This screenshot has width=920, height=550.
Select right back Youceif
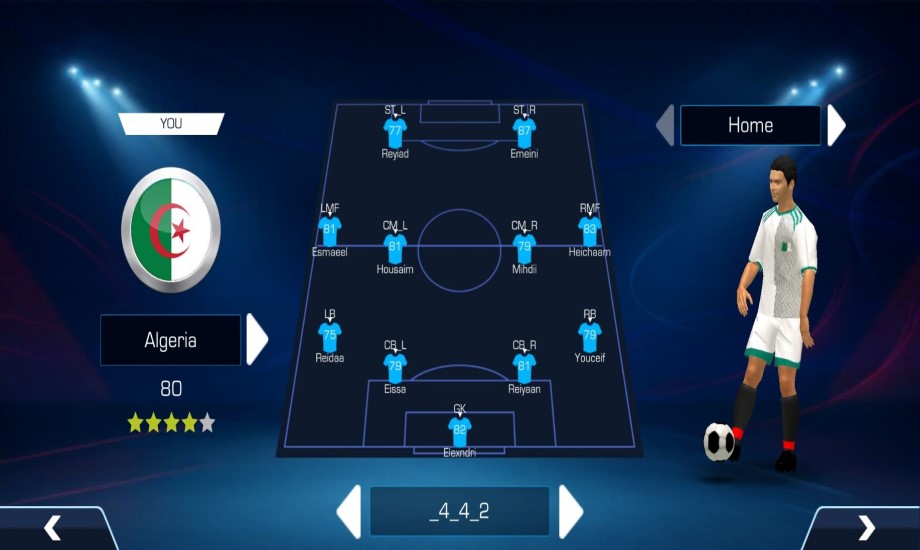point(590,336)
